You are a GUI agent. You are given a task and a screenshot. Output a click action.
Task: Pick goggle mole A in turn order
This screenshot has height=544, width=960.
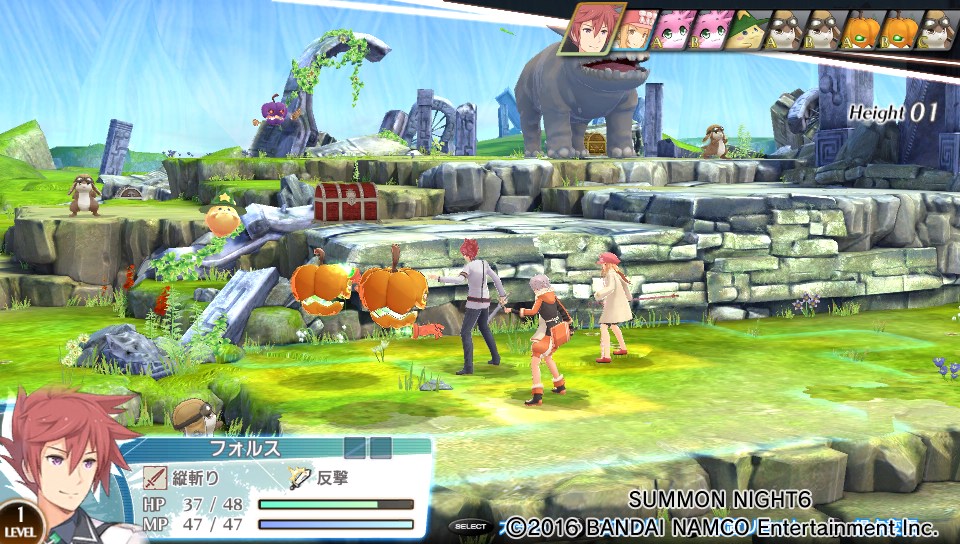(787, 31)
